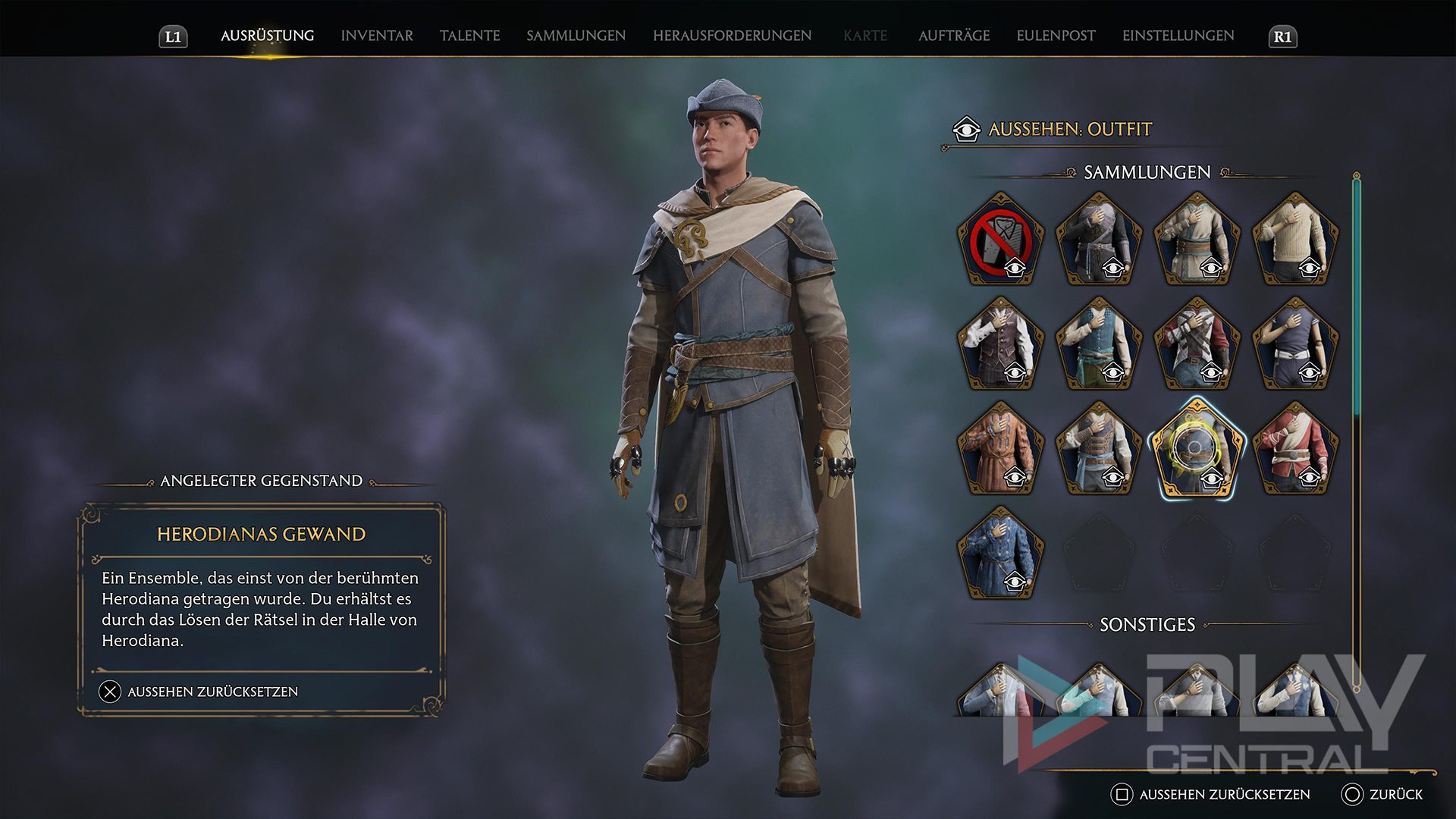Pick the red tunic with cream sash
This screenshot has height=819, width=1456.
coord(1295,449)
